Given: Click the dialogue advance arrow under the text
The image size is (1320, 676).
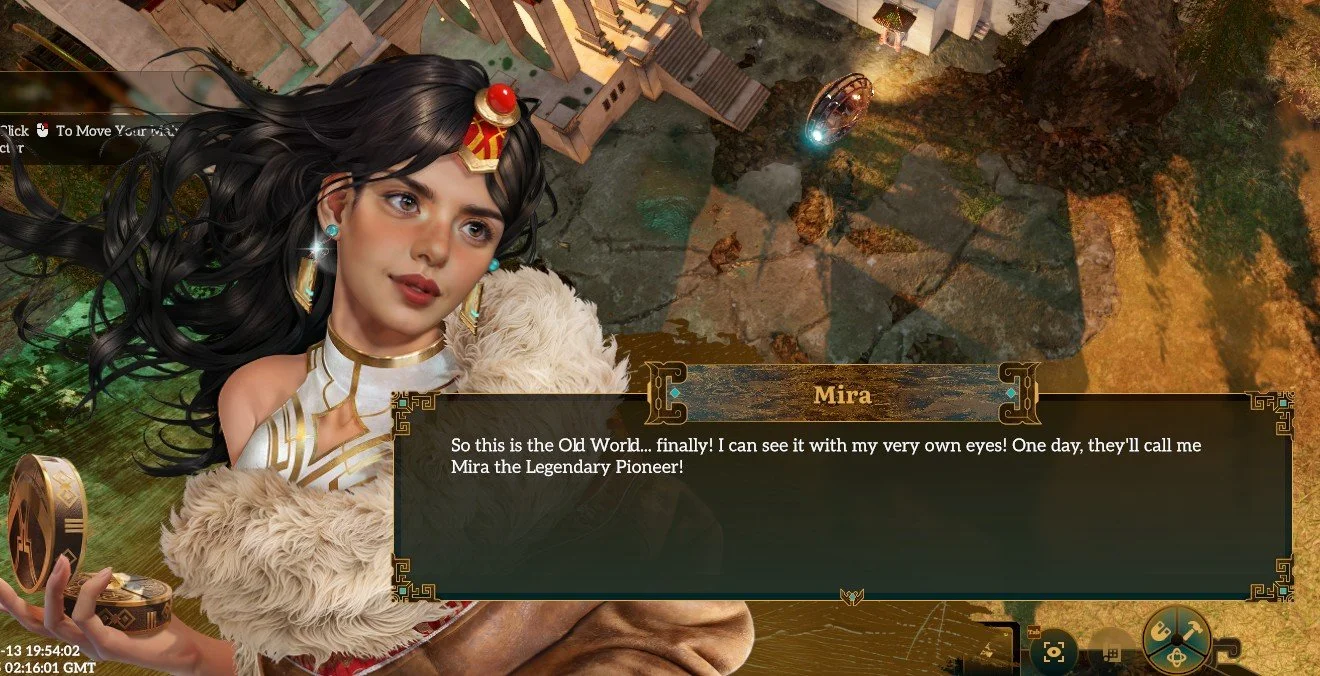Looking at the screenshot, I should (x=852, y=597).
